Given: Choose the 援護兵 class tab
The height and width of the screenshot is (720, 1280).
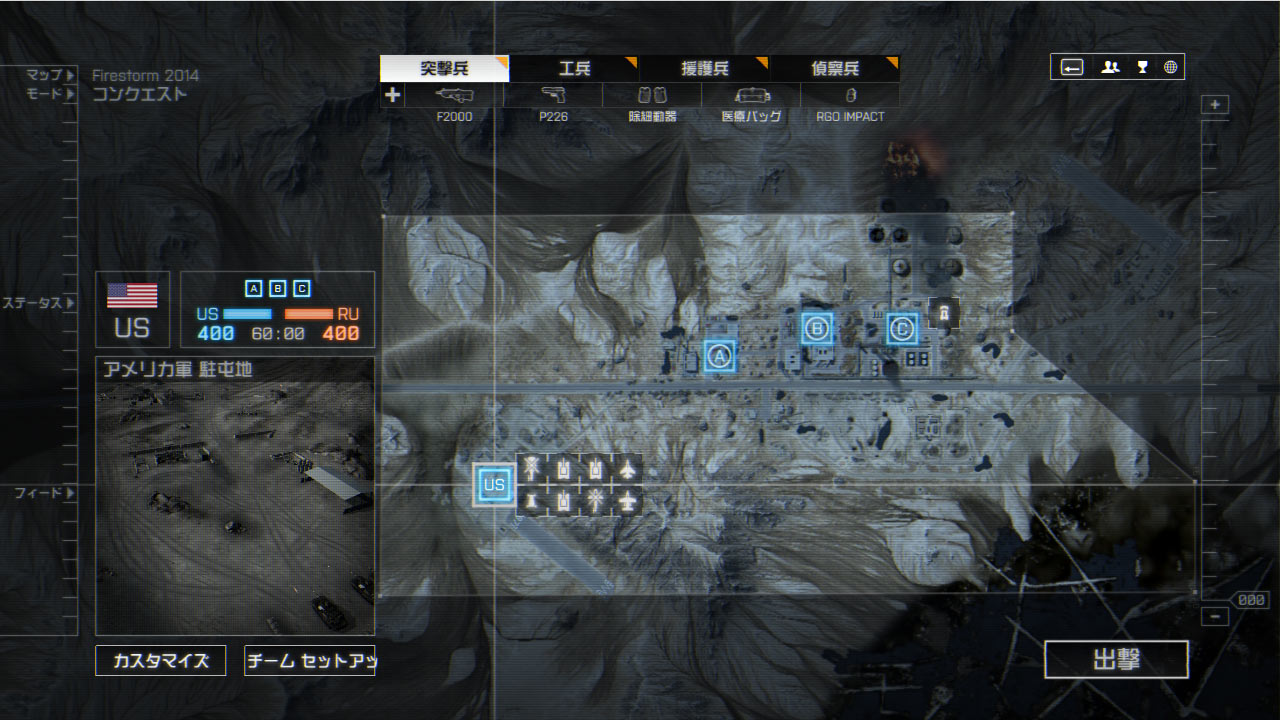Looking at the screenshot, I should (704, 68).
